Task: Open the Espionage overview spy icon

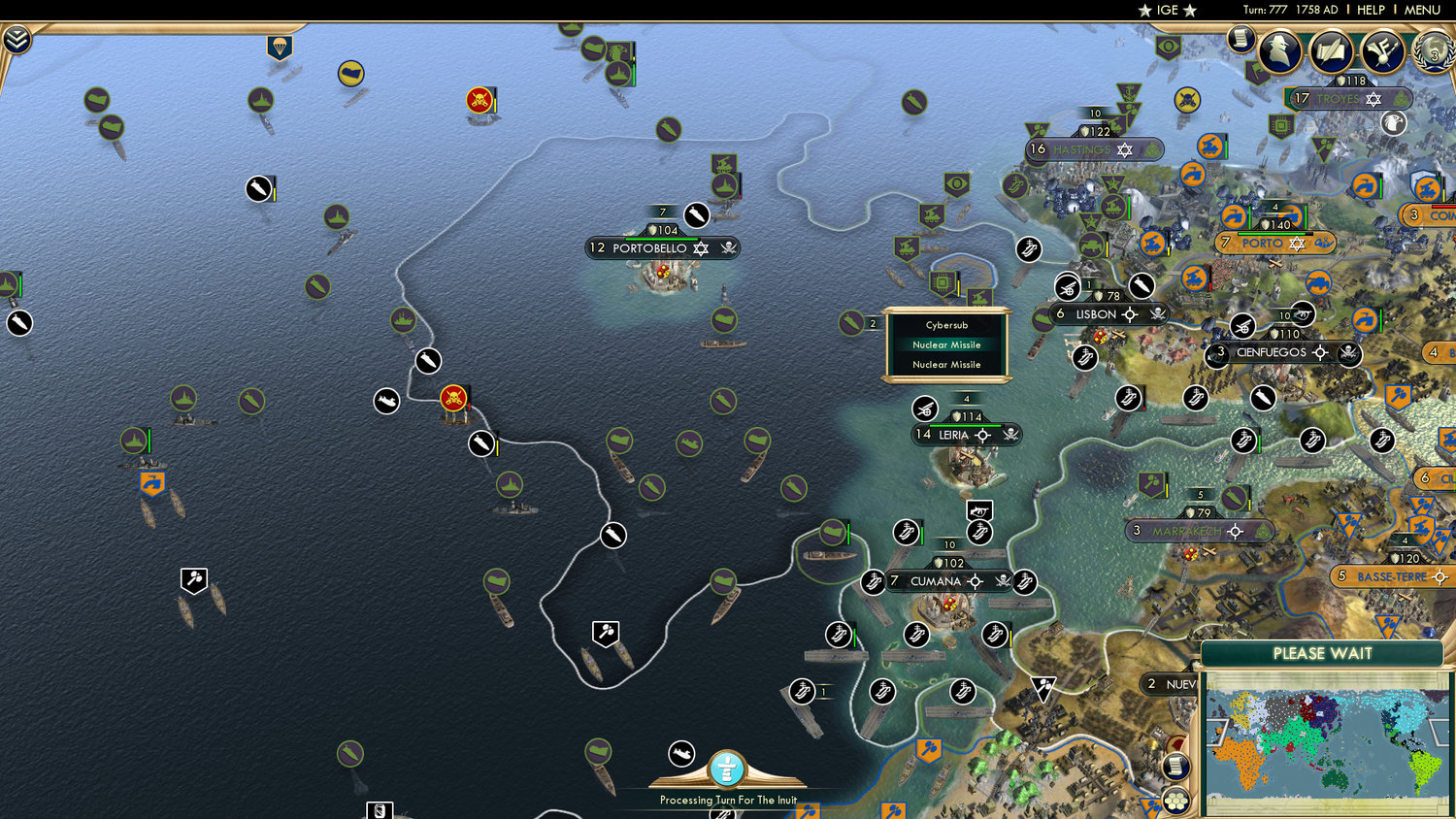Action: coord(1279,51)
